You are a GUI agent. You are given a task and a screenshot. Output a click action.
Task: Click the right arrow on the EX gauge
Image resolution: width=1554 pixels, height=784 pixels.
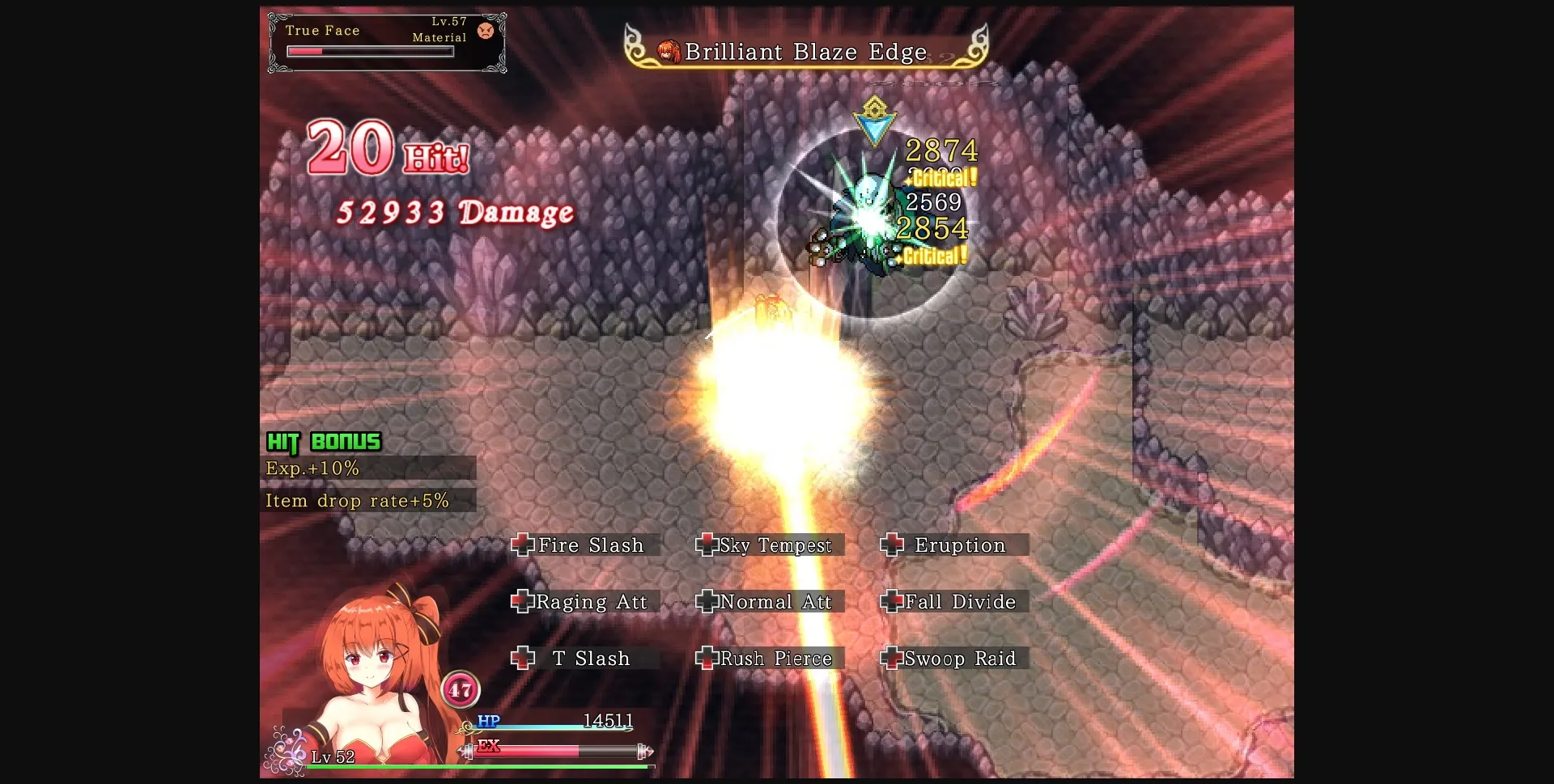(645, 751)
